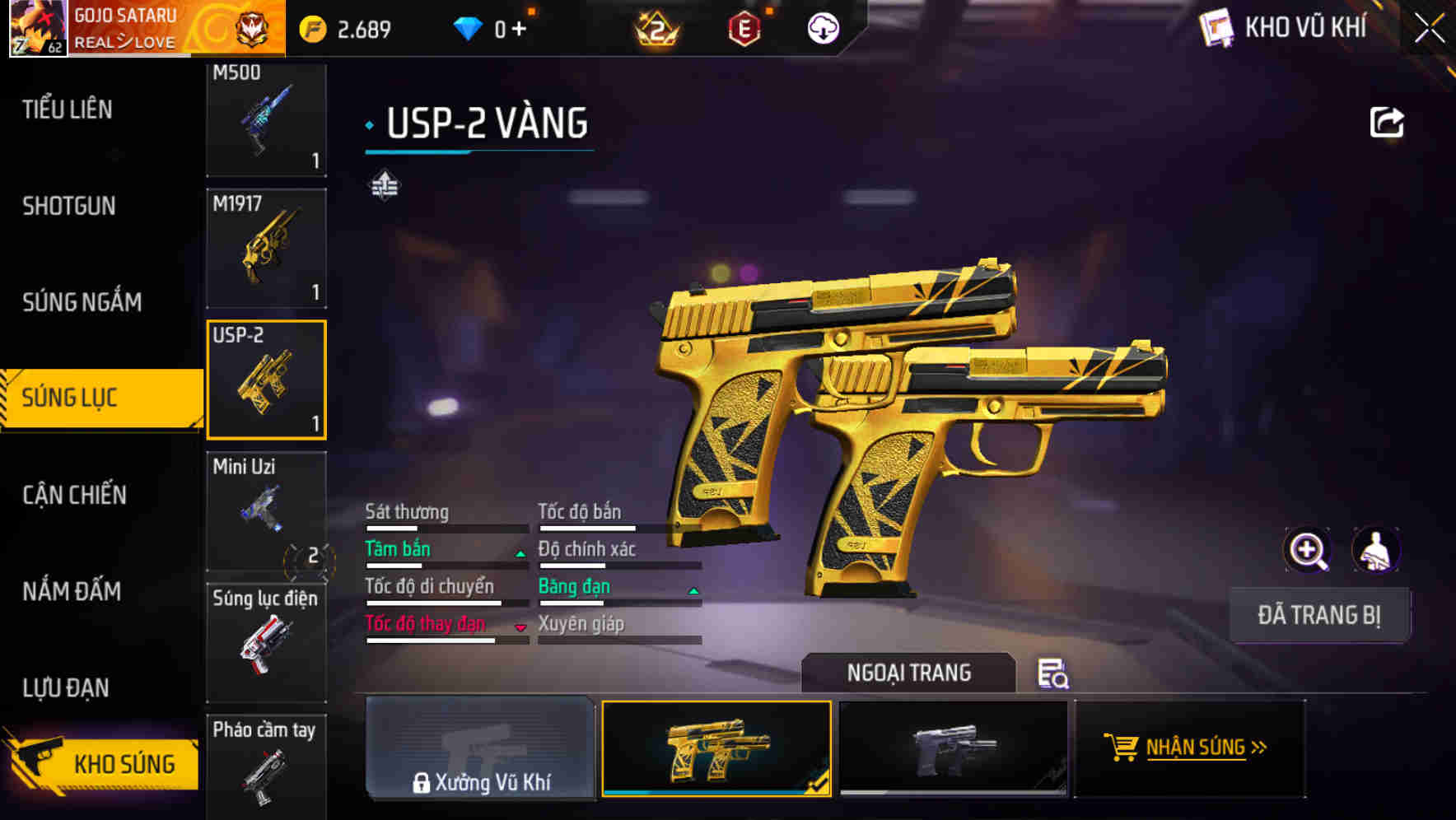Select the silver USP-2 skin thumbnail
The height and width of the screenshot is (820, 1456).
click(x=953, y=748)
